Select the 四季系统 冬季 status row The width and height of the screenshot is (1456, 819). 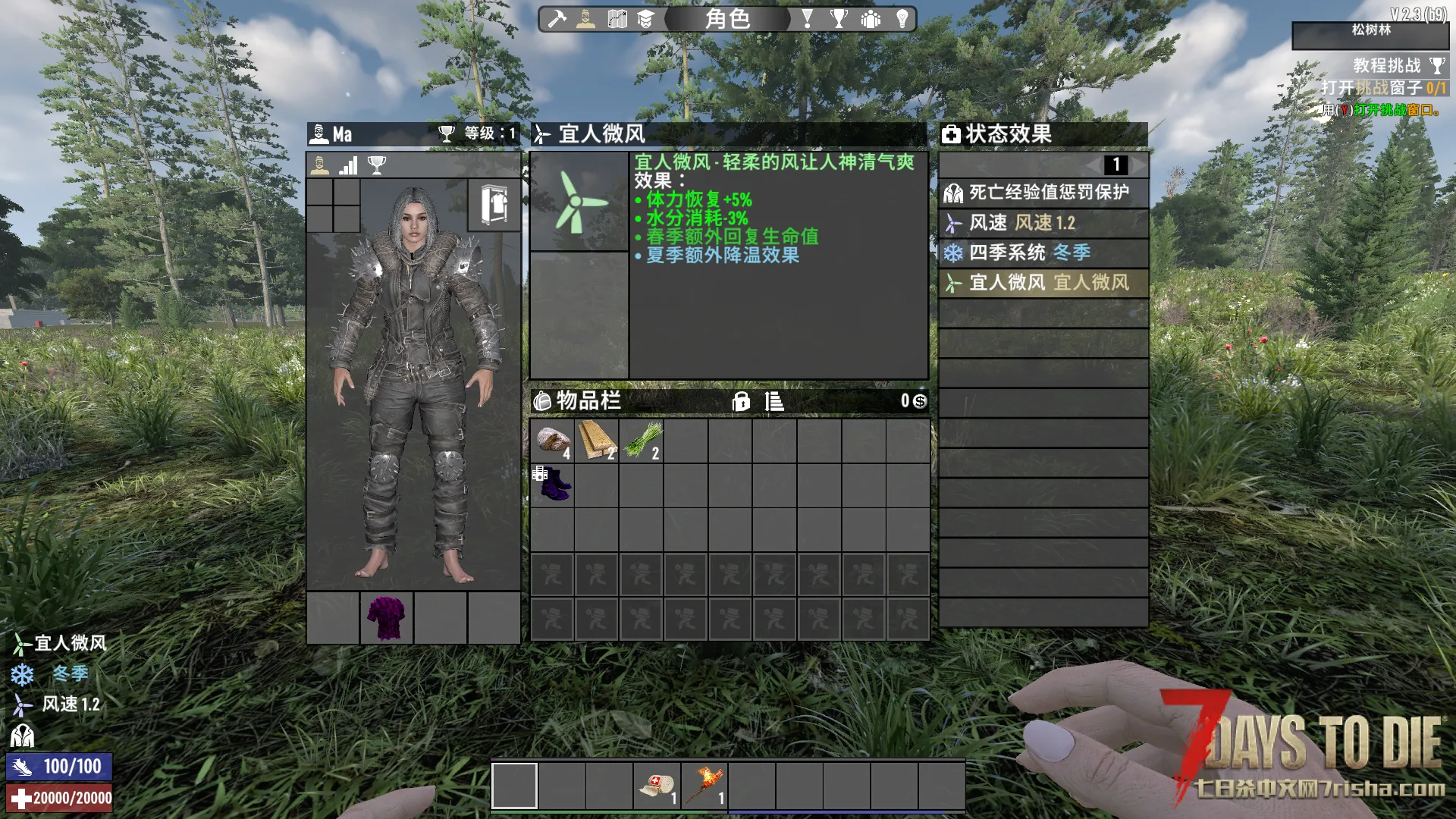tap(1043, 253)
